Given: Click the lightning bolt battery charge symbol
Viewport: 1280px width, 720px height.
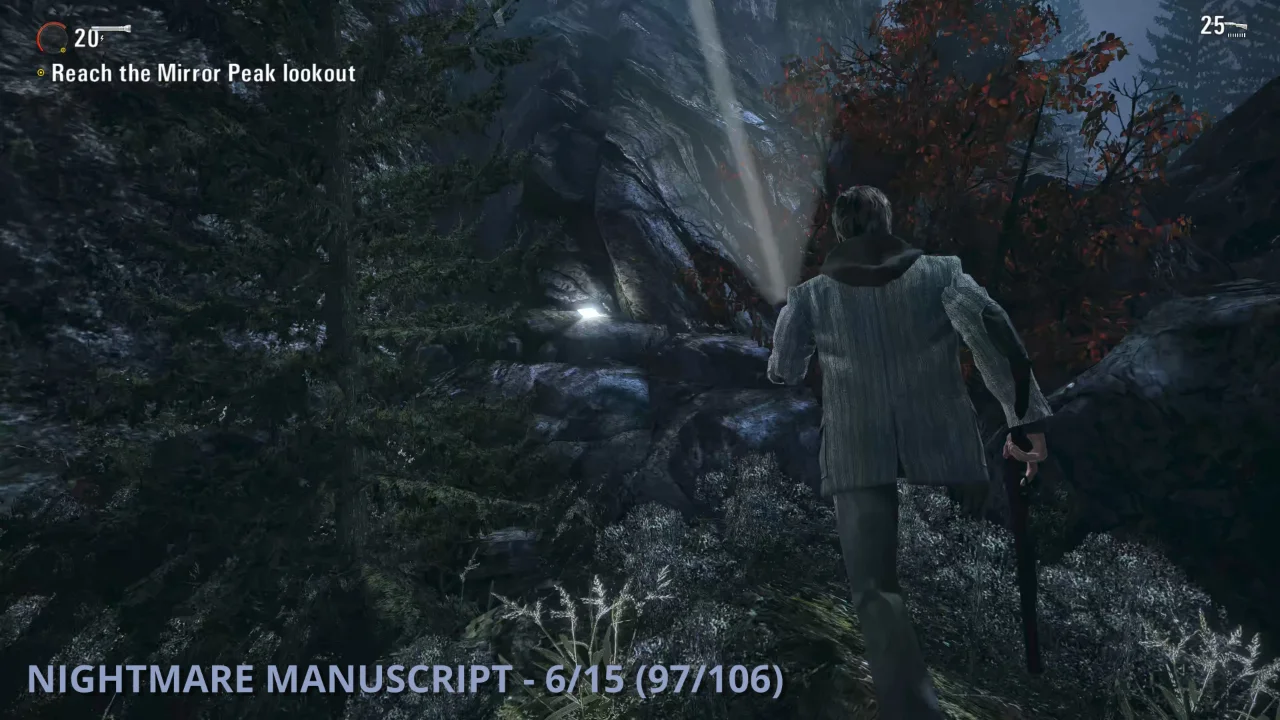Looking at the screenshot, I should 102,38.
